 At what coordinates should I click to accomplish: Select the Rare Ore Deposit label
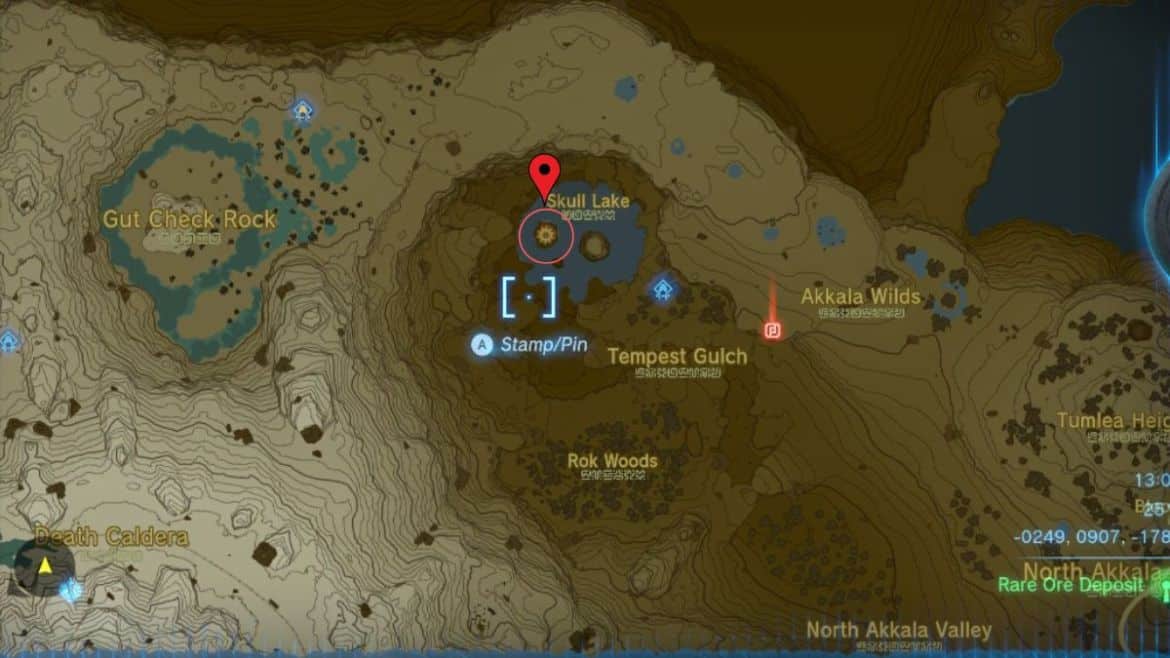click(1071, 585)
